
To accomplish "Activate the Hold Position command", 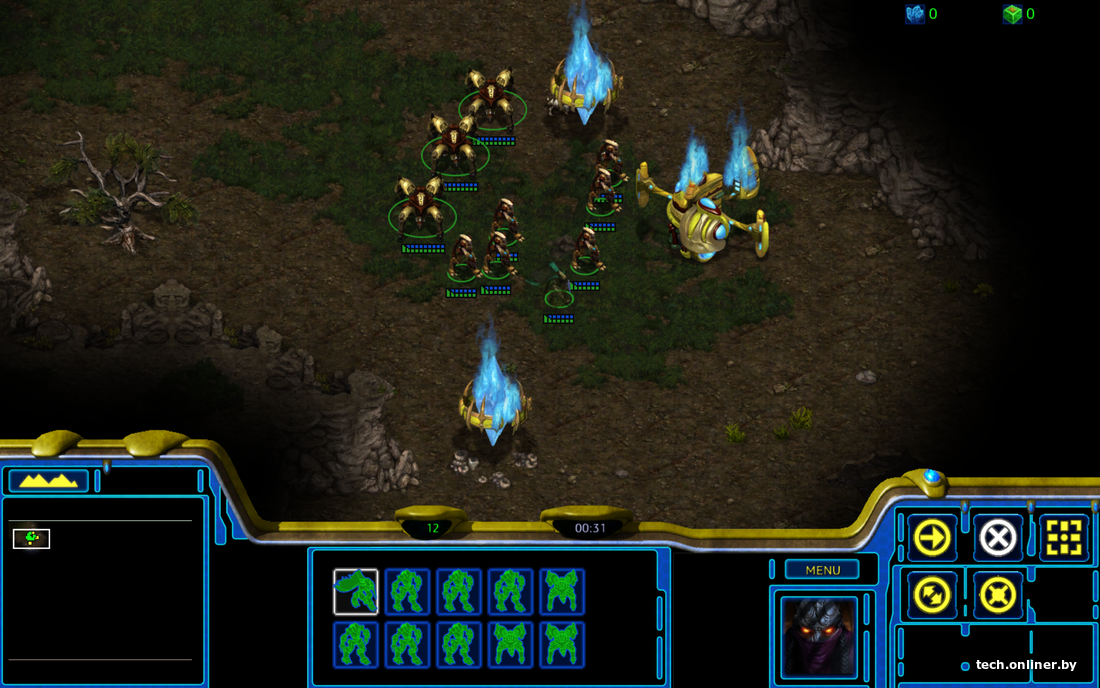I will [x=997, y=596].
